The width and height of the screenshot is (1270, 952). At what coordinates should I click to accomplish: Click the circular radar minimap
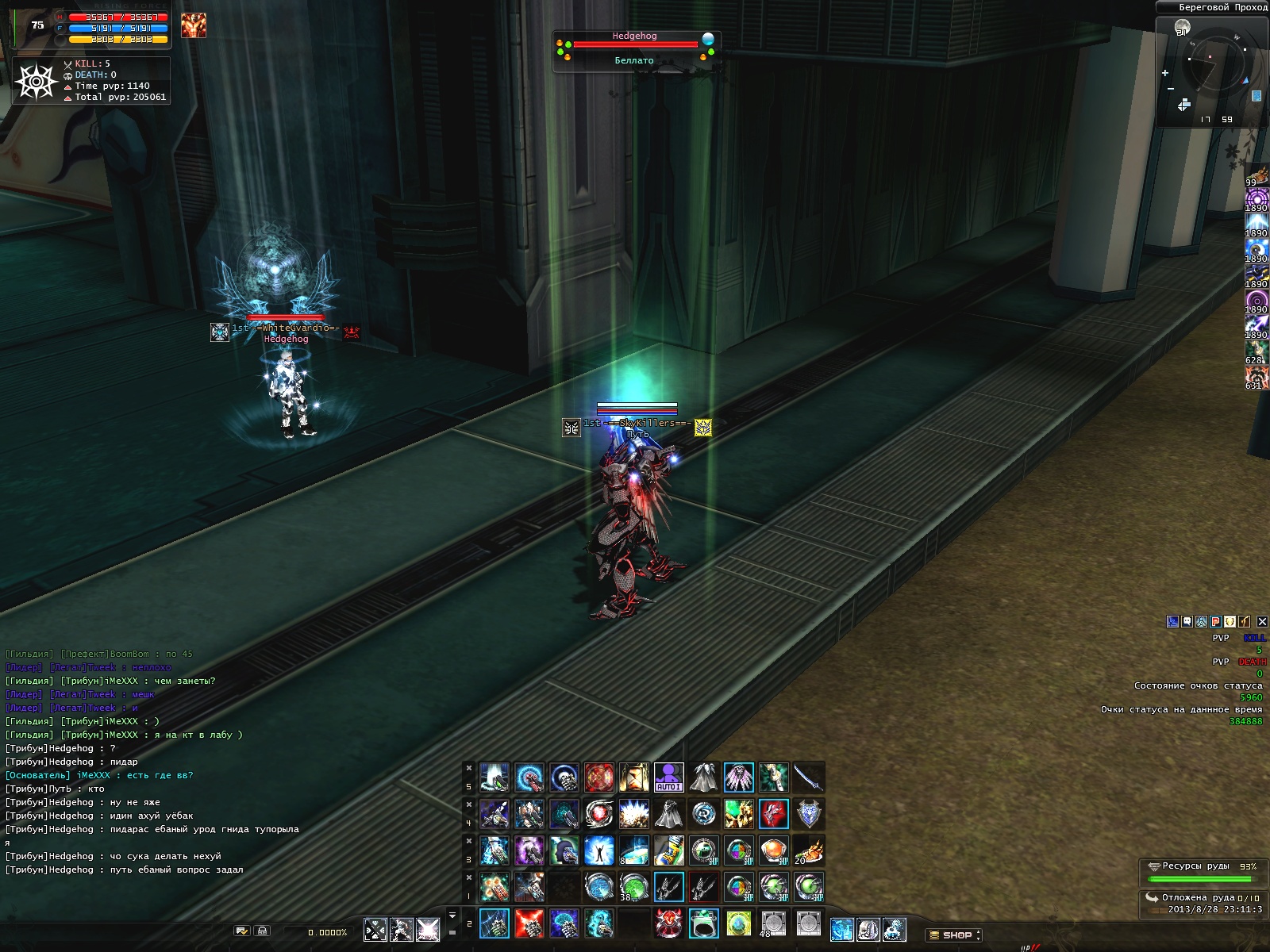1214,63
